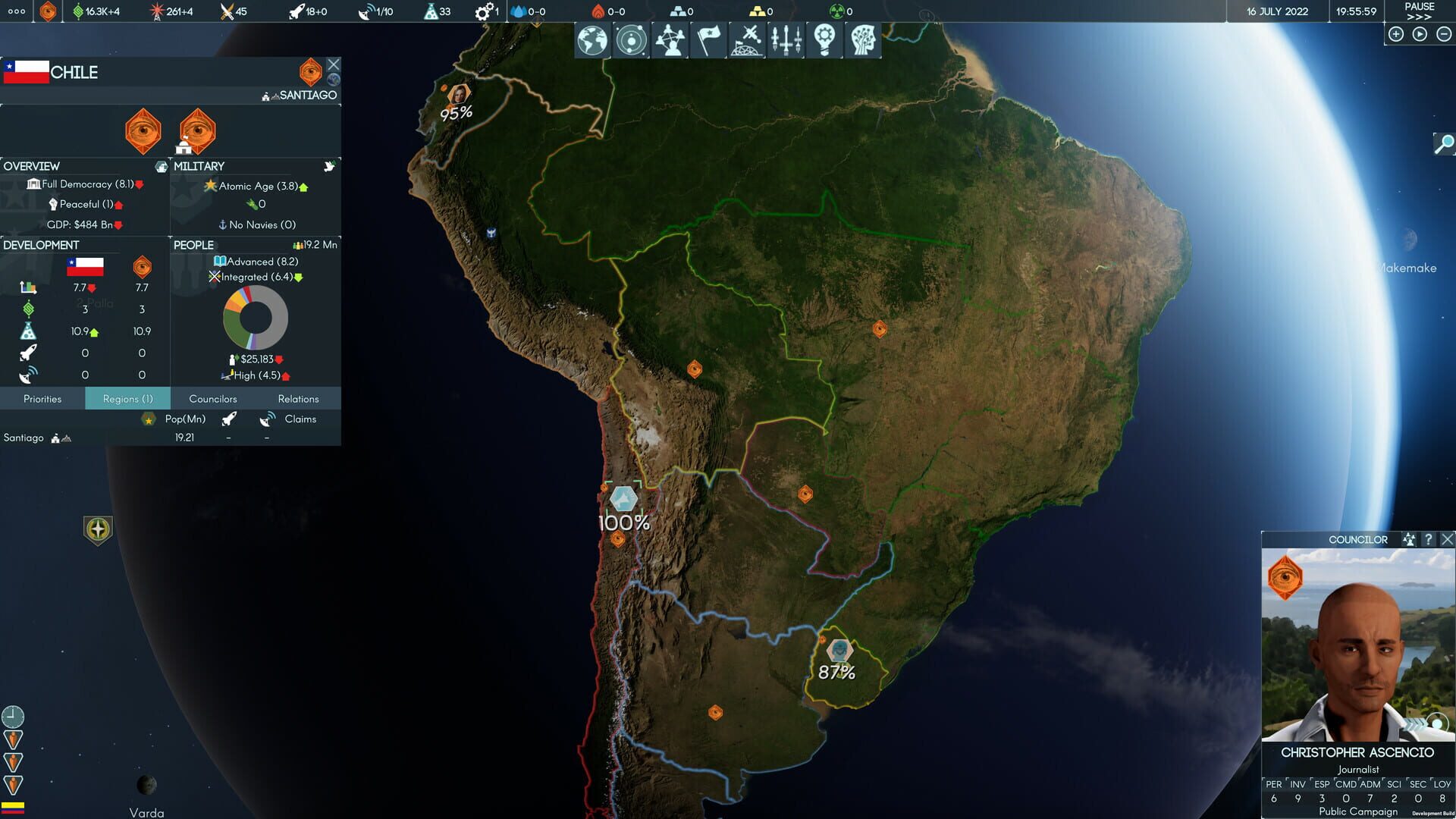The width and height of the screenshot is (1456, 819).
Task: Open the Earth globe map view
Action: tap(592, 39)
